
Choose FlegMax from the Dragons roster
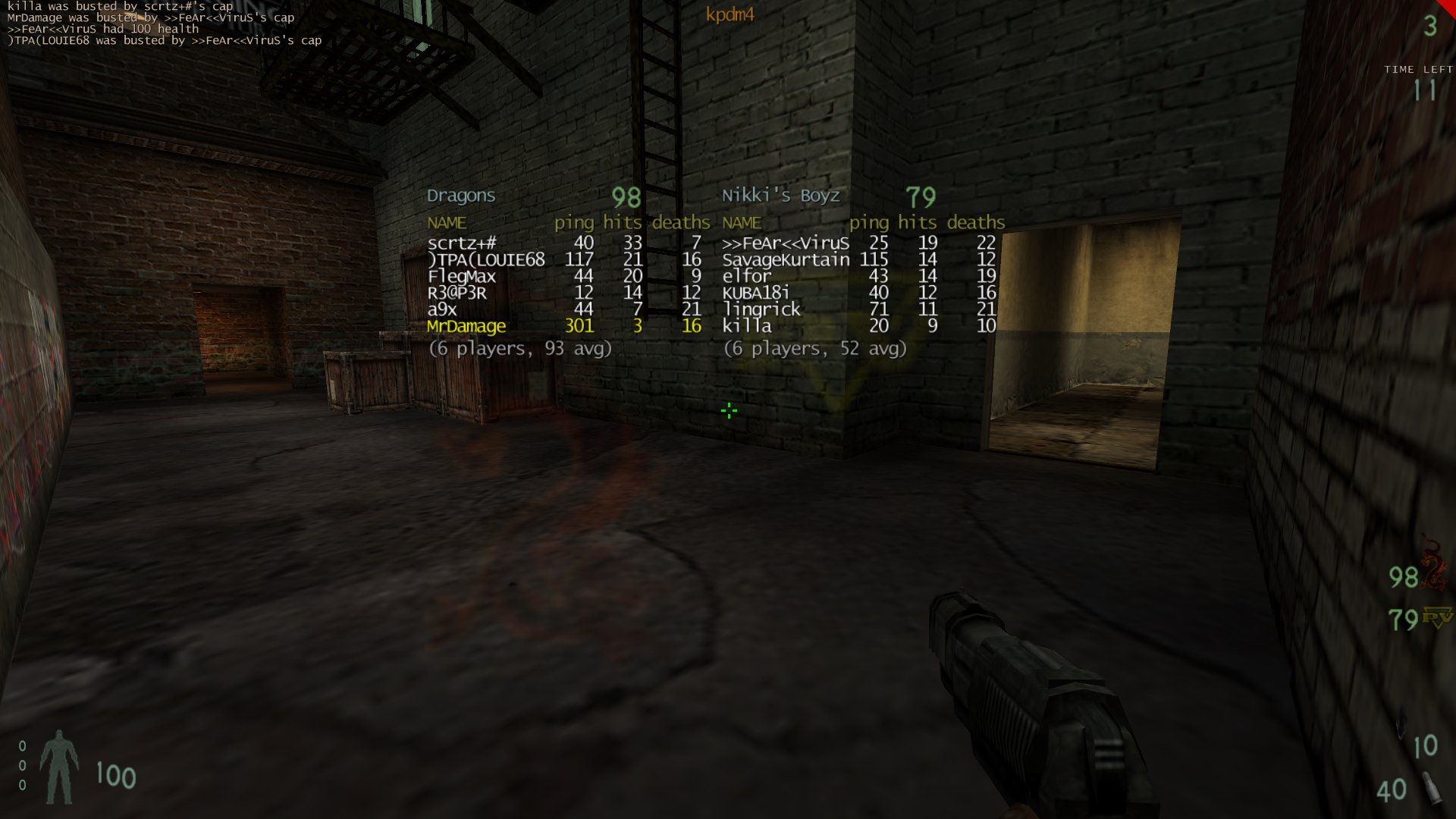pos(461,277)
